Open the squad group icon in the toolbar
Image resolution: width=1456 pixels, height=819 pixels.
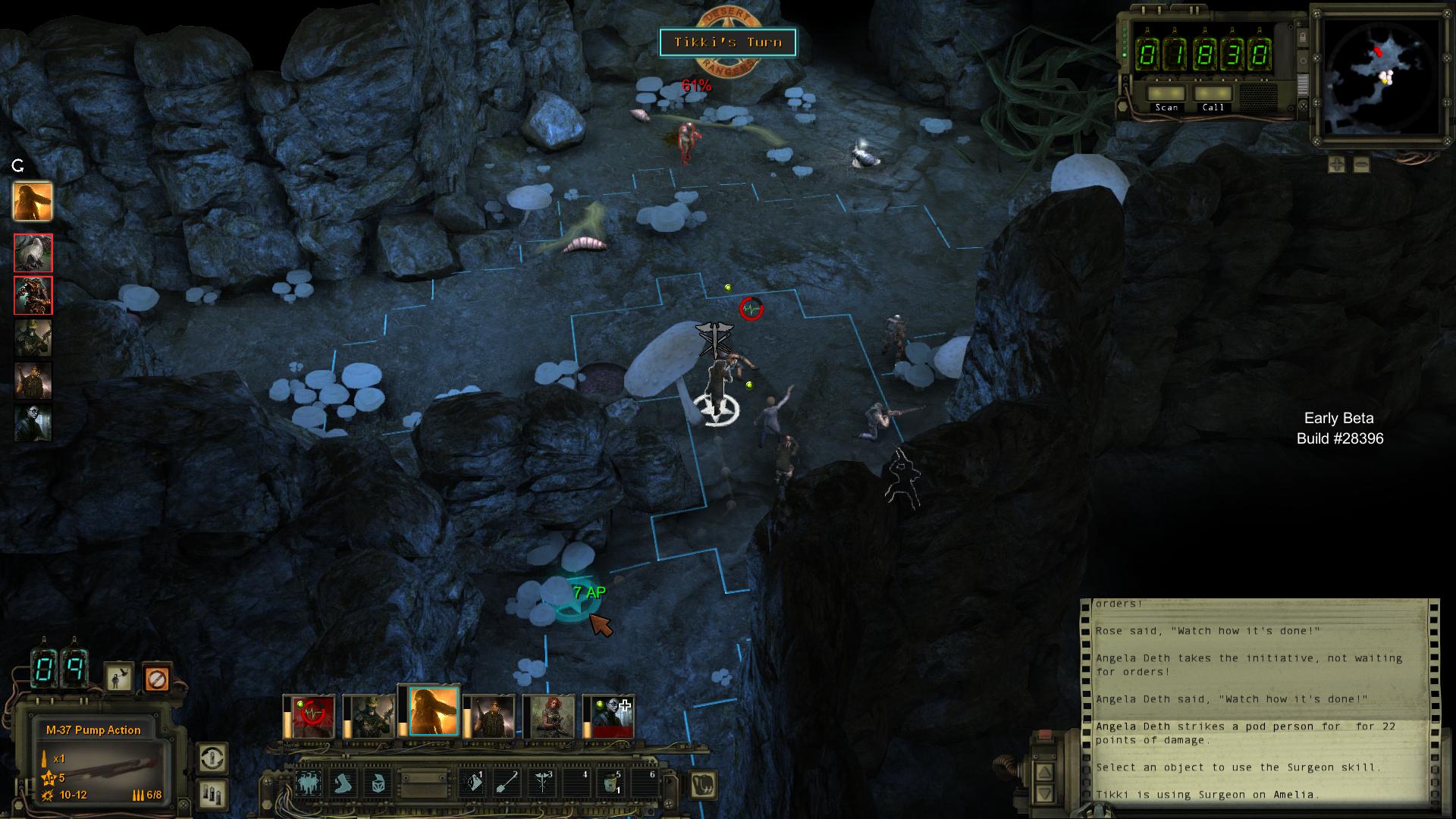309,783
